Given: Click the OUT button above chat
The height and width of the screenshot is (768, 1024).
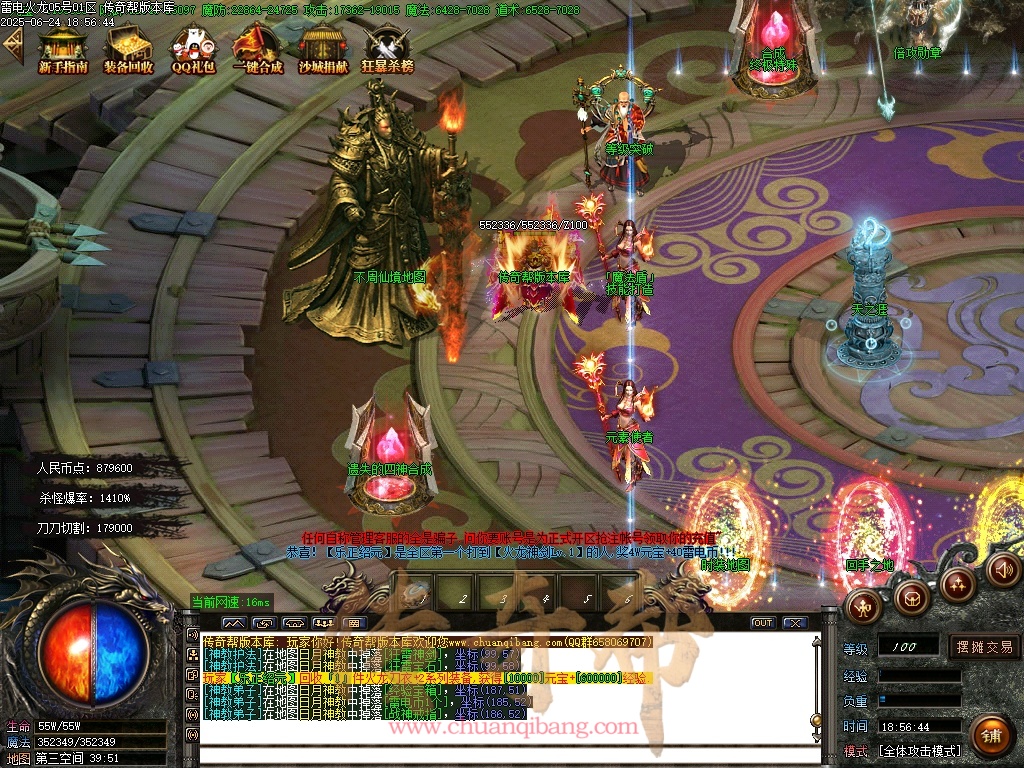Looking at the screenshot, I should 763,623.
